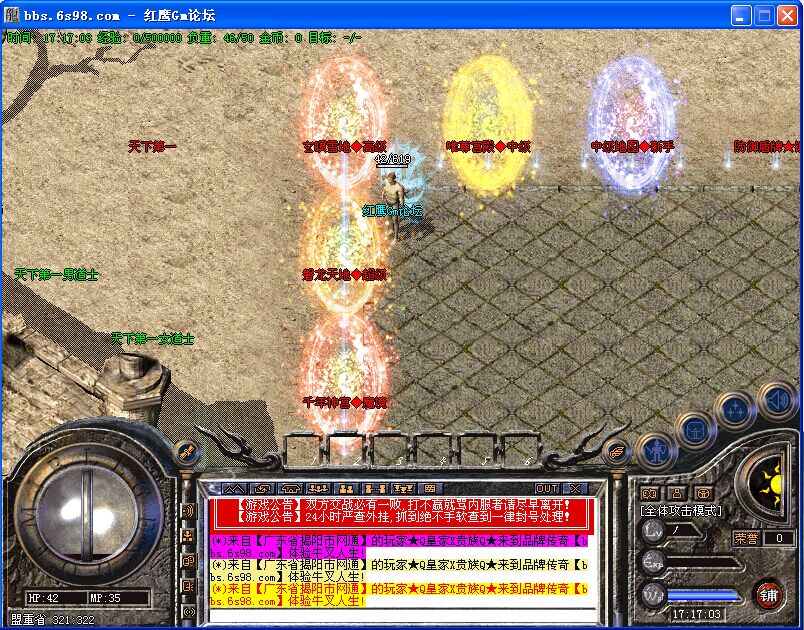
Task: Close the chat panel with X
Action: (x=574, y=488)
